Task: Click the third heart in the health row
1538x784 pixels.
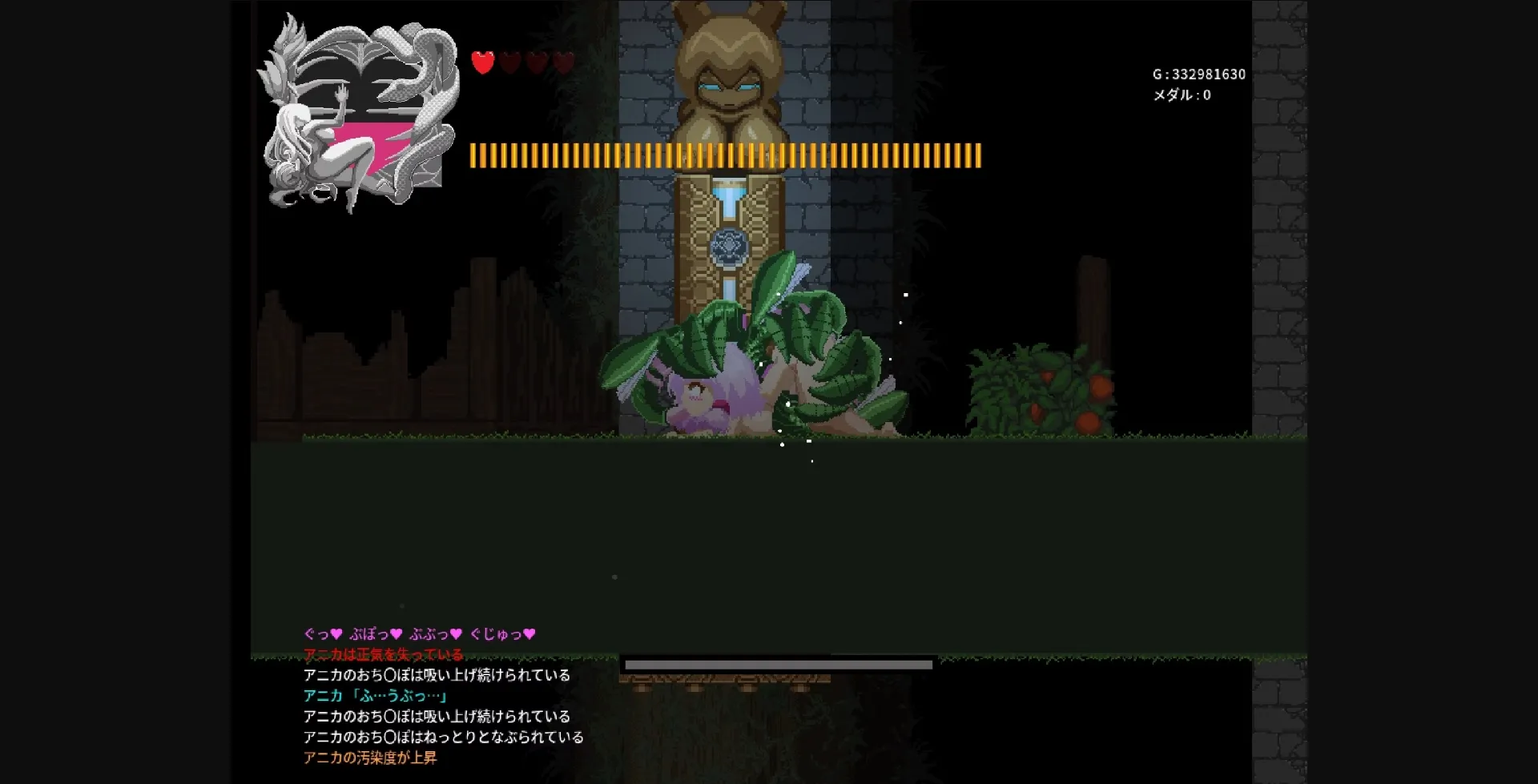Action: click(537, 62)
